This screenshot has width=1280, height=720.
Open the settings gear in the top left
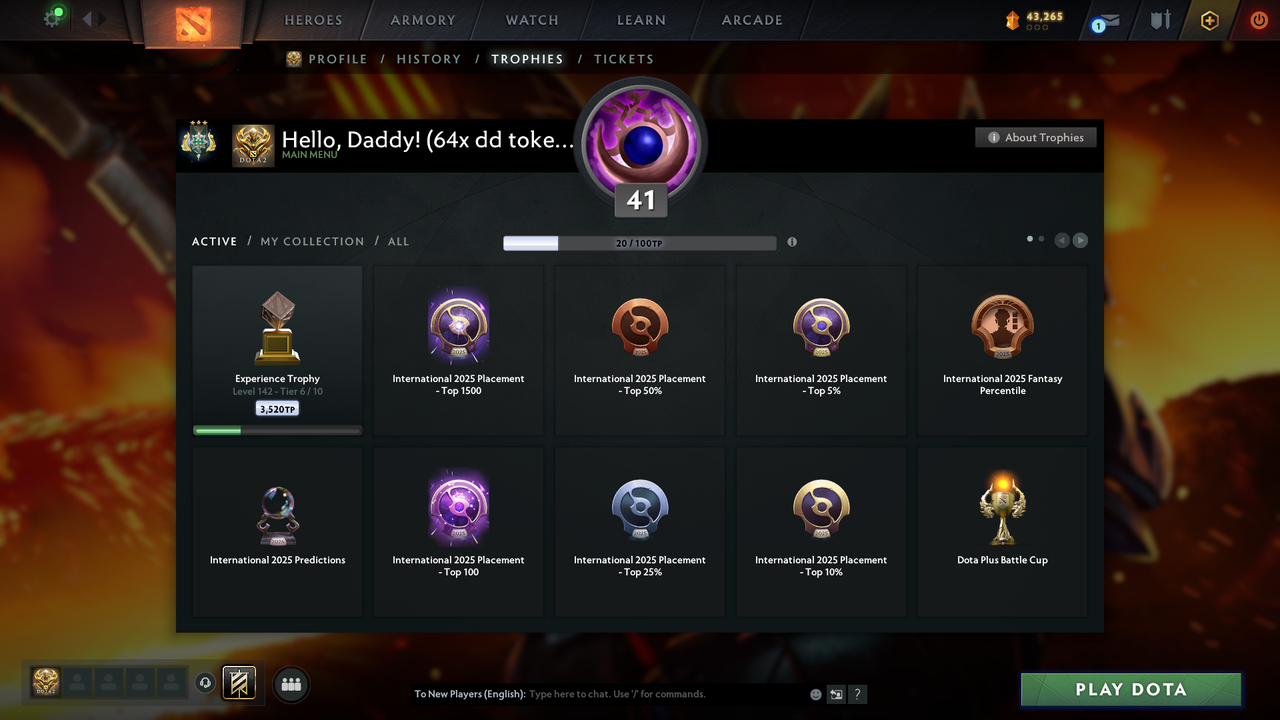pos(53,17)
